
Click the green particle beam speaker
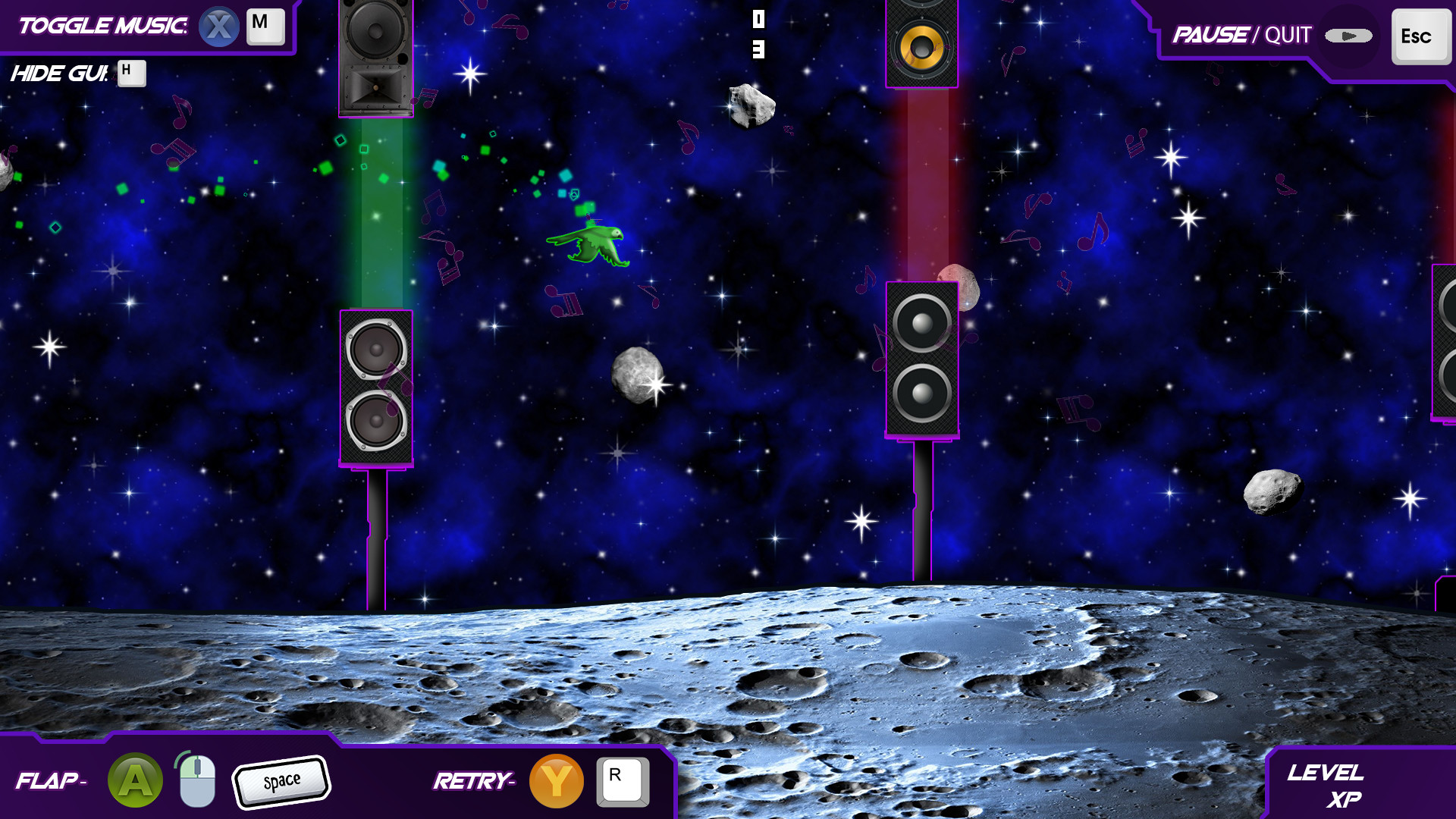point(376,57)
